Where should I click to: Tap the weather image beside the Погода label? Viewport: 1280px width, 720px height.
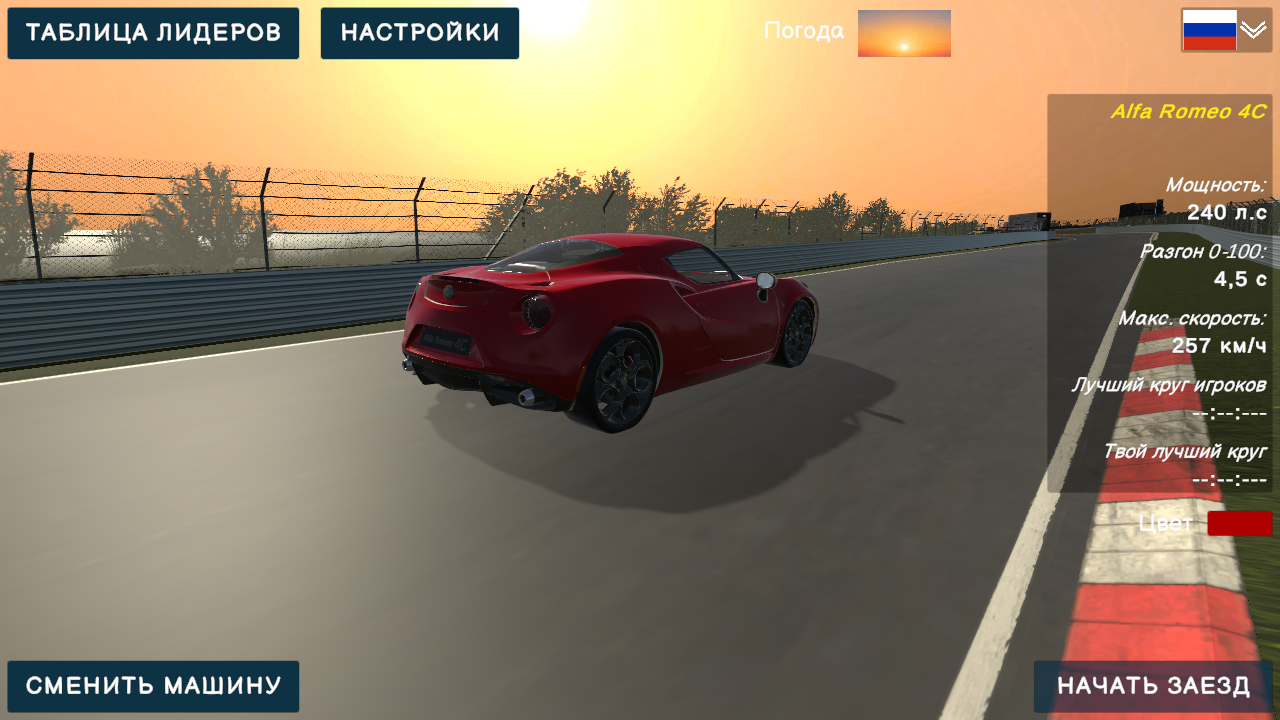pyautogui.click(x=903, y=32)
